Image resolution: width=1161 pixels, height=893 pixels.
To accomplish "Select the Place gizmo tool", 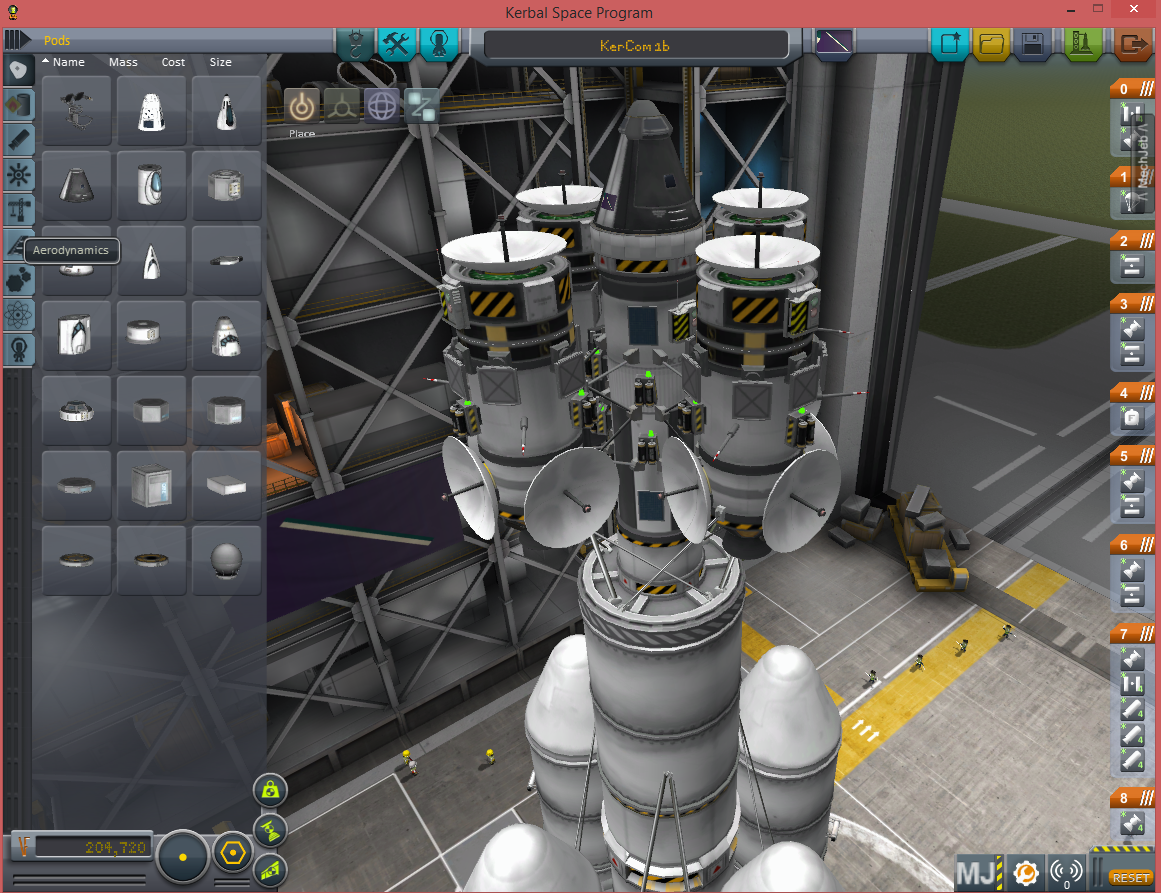I will 302,105.
